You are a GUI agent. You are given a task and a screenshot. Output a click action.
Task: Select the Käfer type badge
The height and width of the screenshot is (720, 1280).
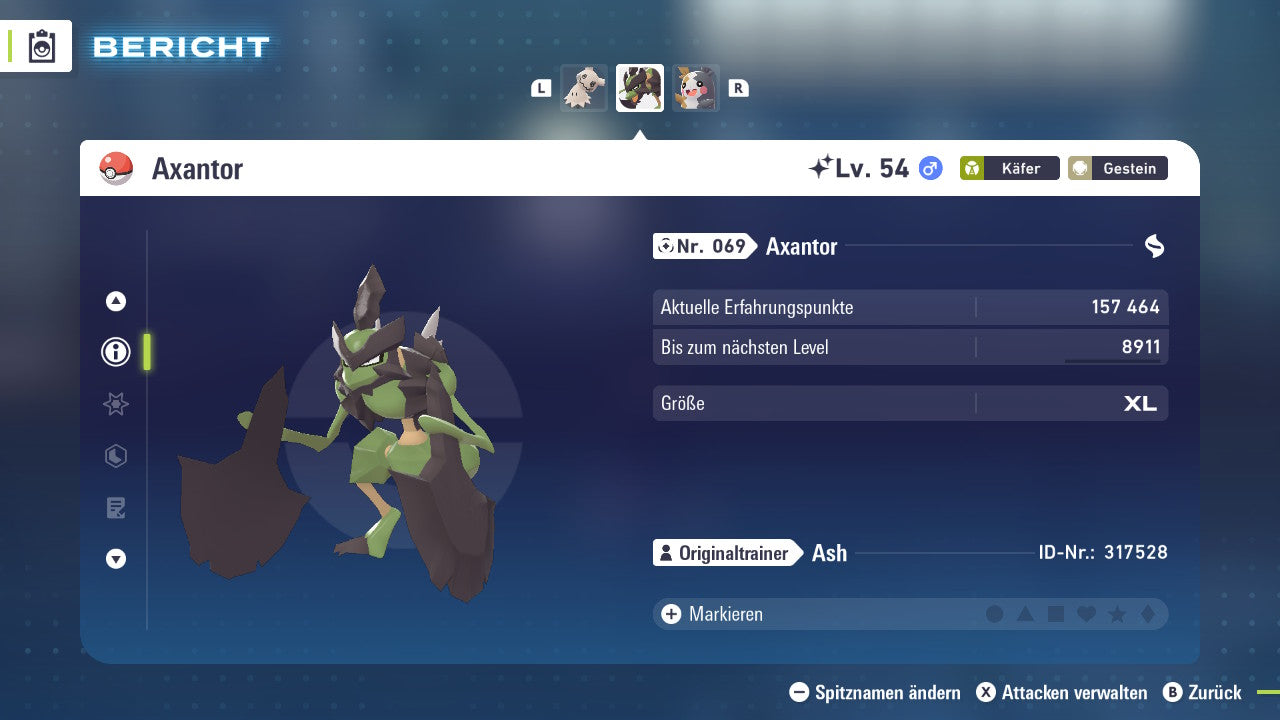[x=1009, y=168]
